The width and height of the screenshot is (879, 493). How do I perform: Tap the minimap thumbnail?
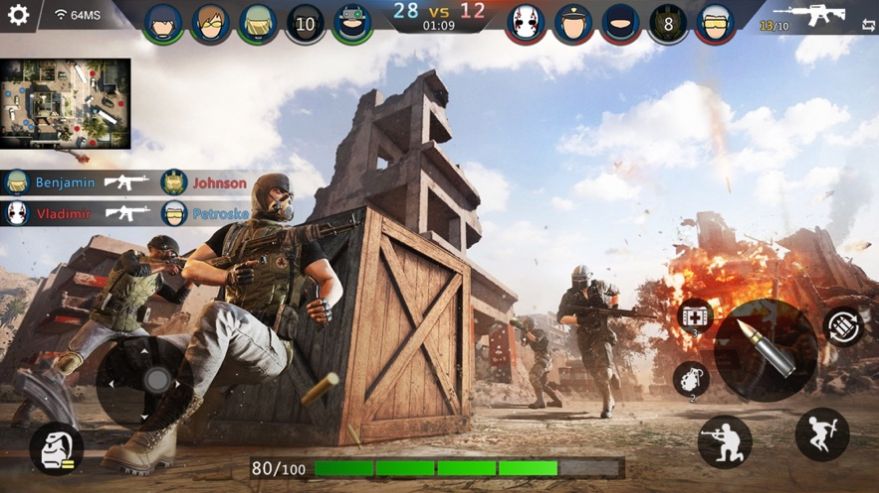coord(65,103)
